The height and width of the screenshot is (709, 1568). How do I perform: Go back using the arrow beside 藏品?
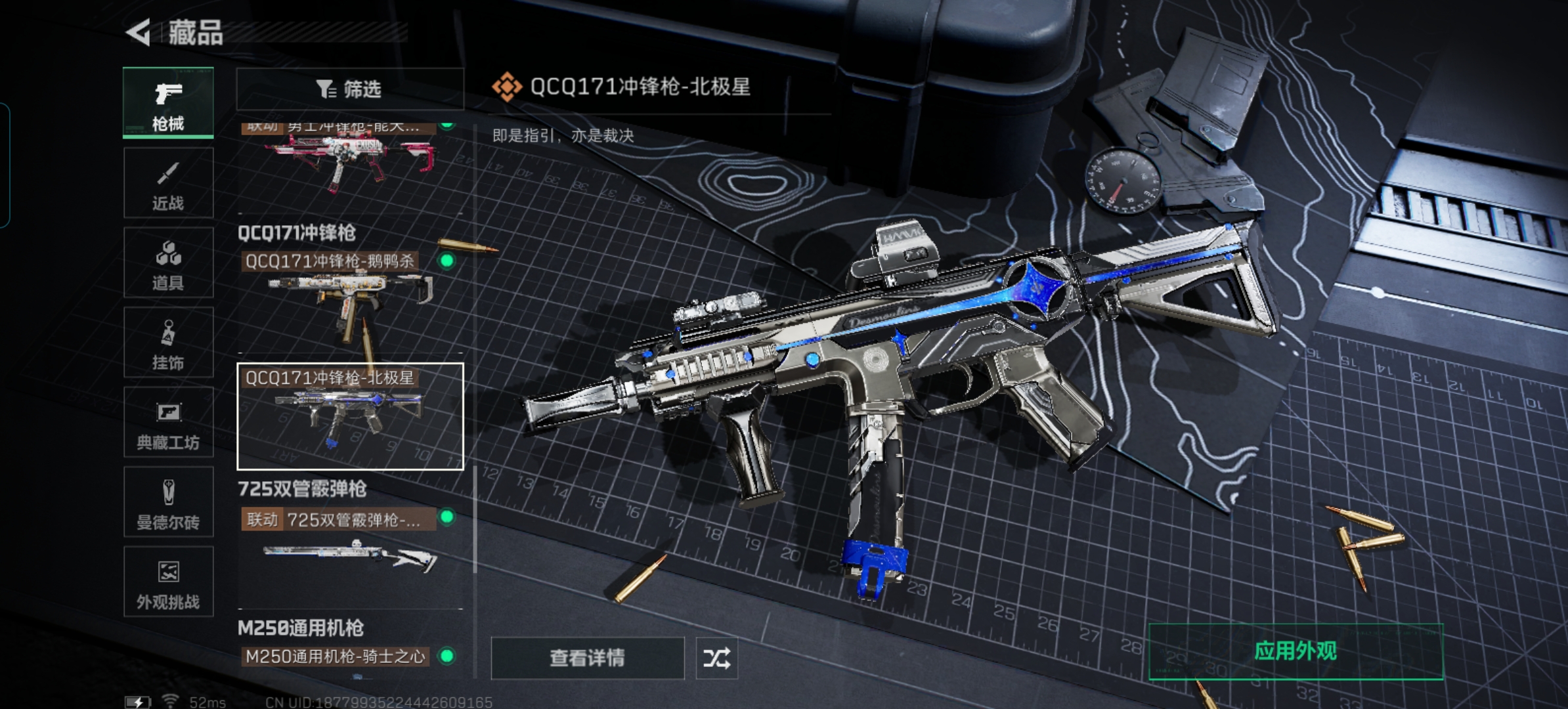coord(139,32)
